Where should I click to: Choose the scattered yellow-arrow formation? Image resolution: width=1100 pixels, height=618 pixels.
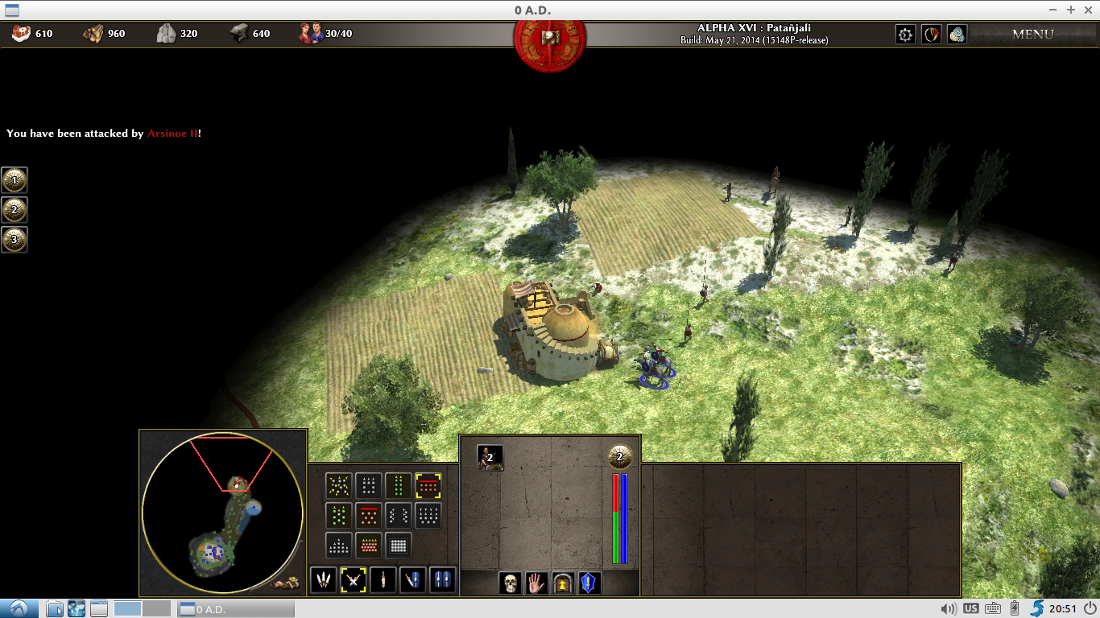(339, 486)
